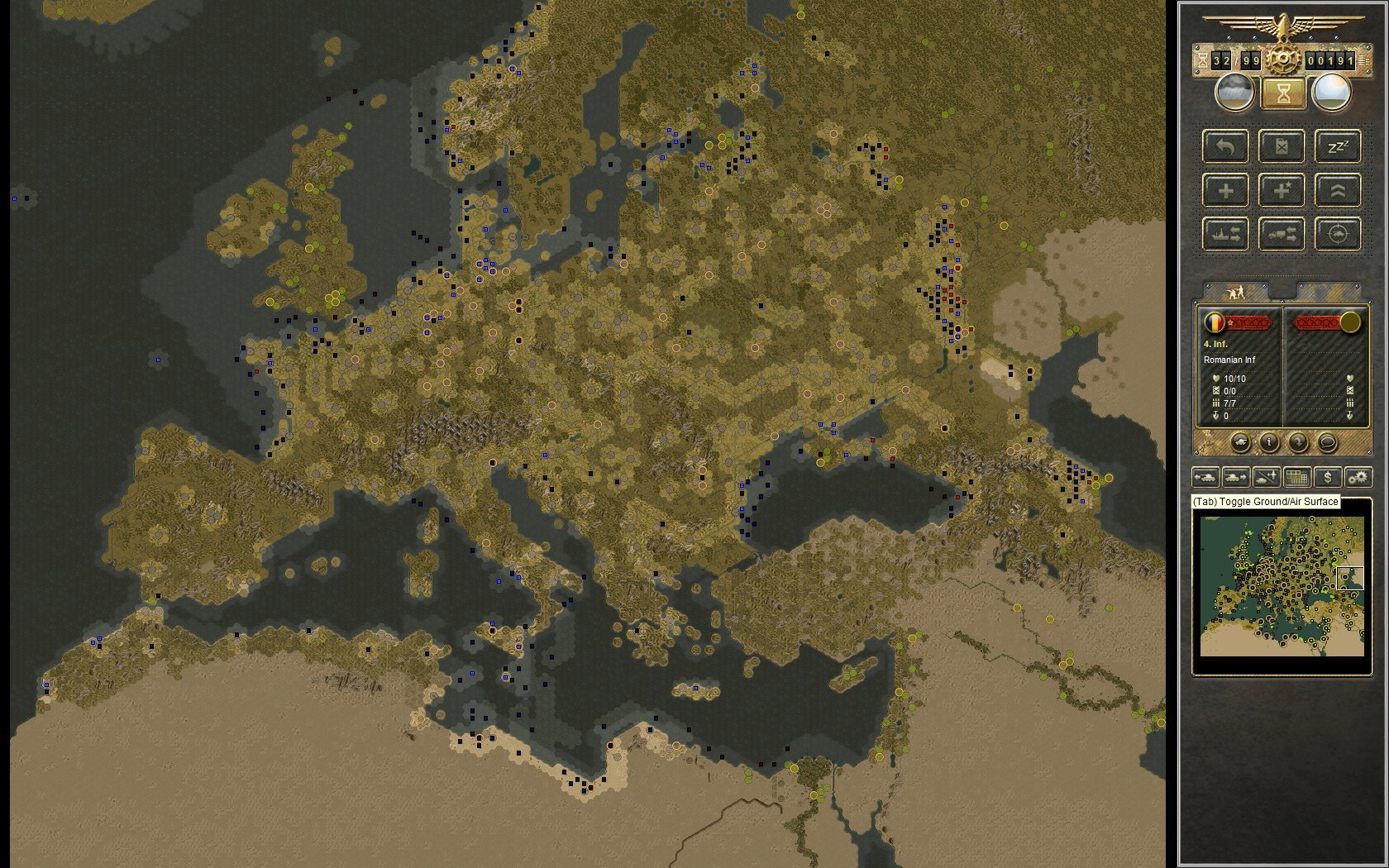Open the unit purchase grid icon
Image resolution: width=1389 pixels, height=868 pixels.
(x=1297, y=477)
